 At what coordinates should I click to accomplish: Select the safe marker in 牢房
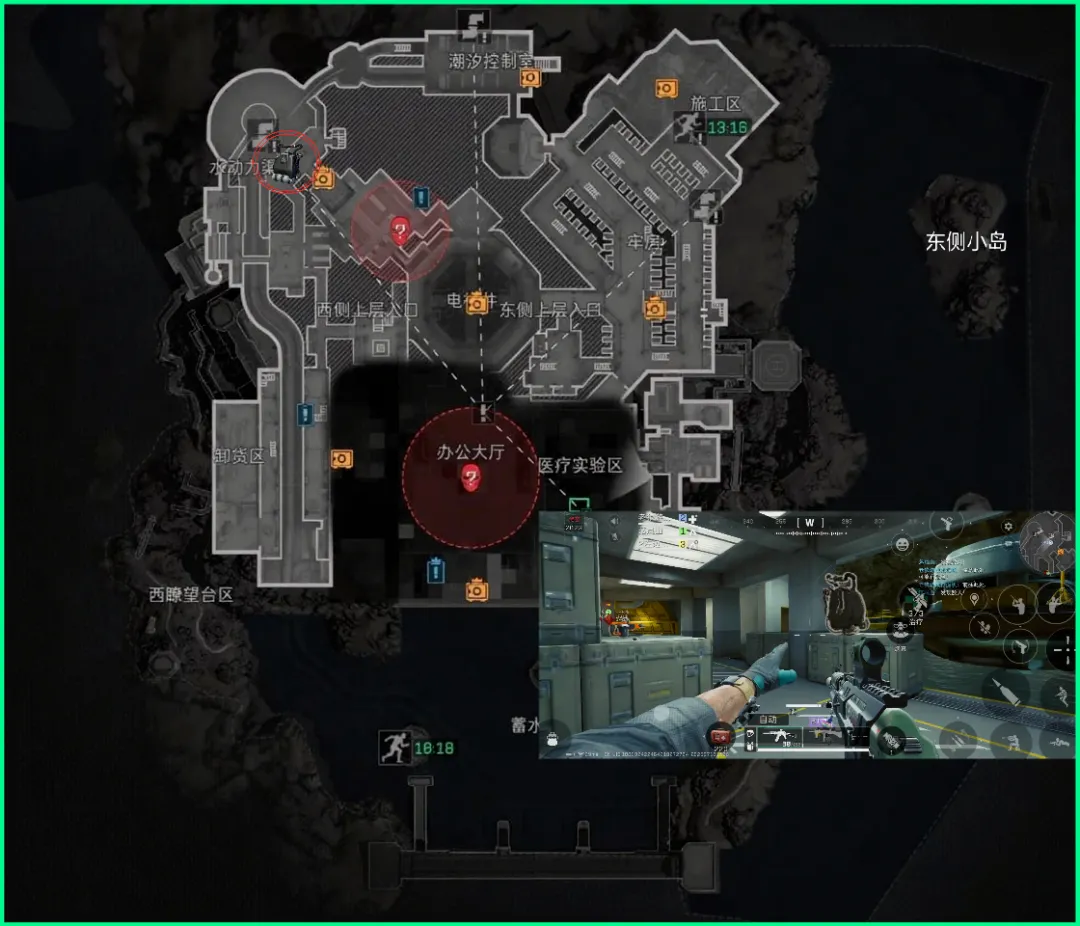point(655,307)
